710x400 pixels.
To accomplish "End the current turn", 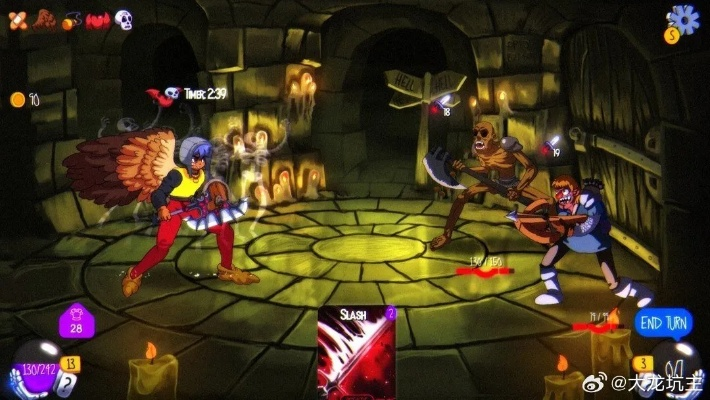I will coord(663,322).
